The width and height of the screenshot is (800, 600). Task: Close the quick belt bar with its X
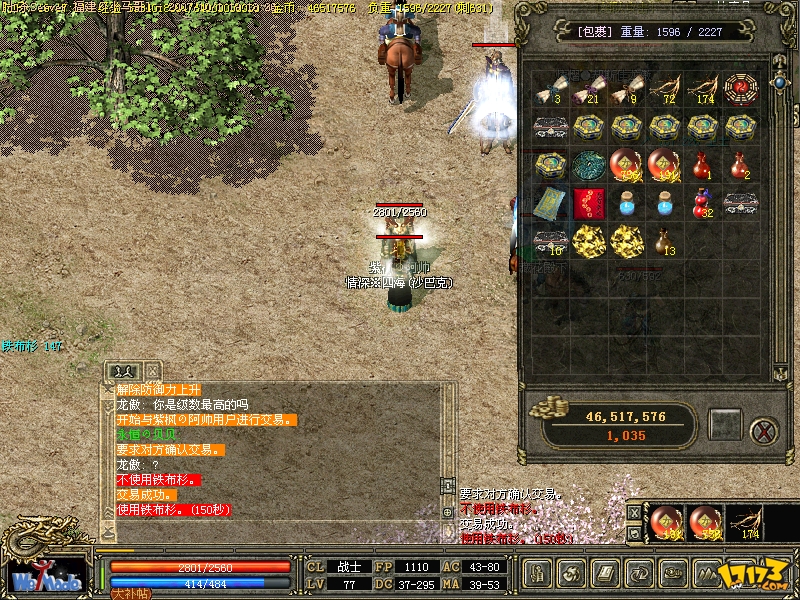(633, 511)
